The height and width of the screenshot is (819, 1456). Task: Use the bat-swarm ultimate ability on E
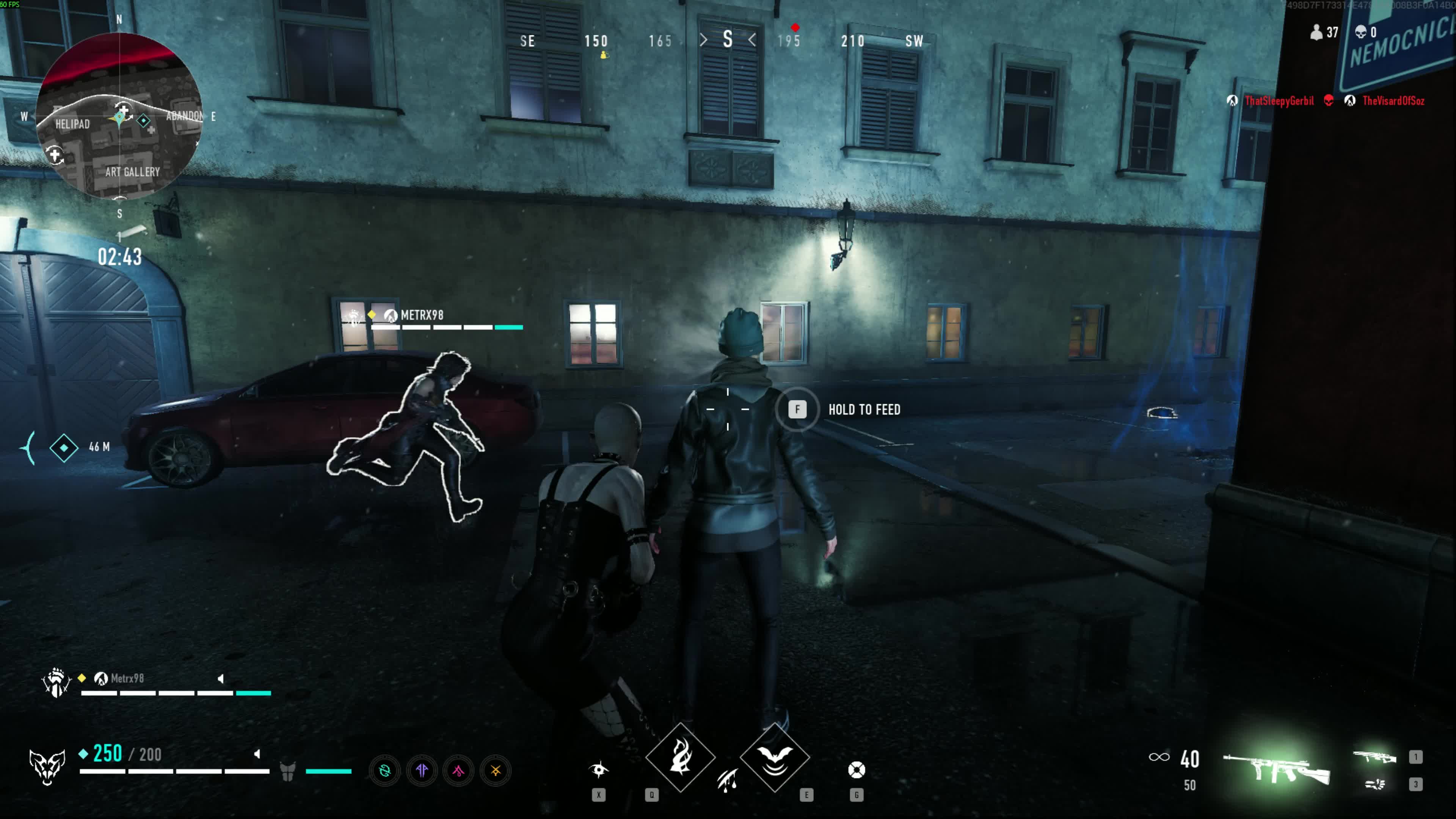click(x=775, y=758)
